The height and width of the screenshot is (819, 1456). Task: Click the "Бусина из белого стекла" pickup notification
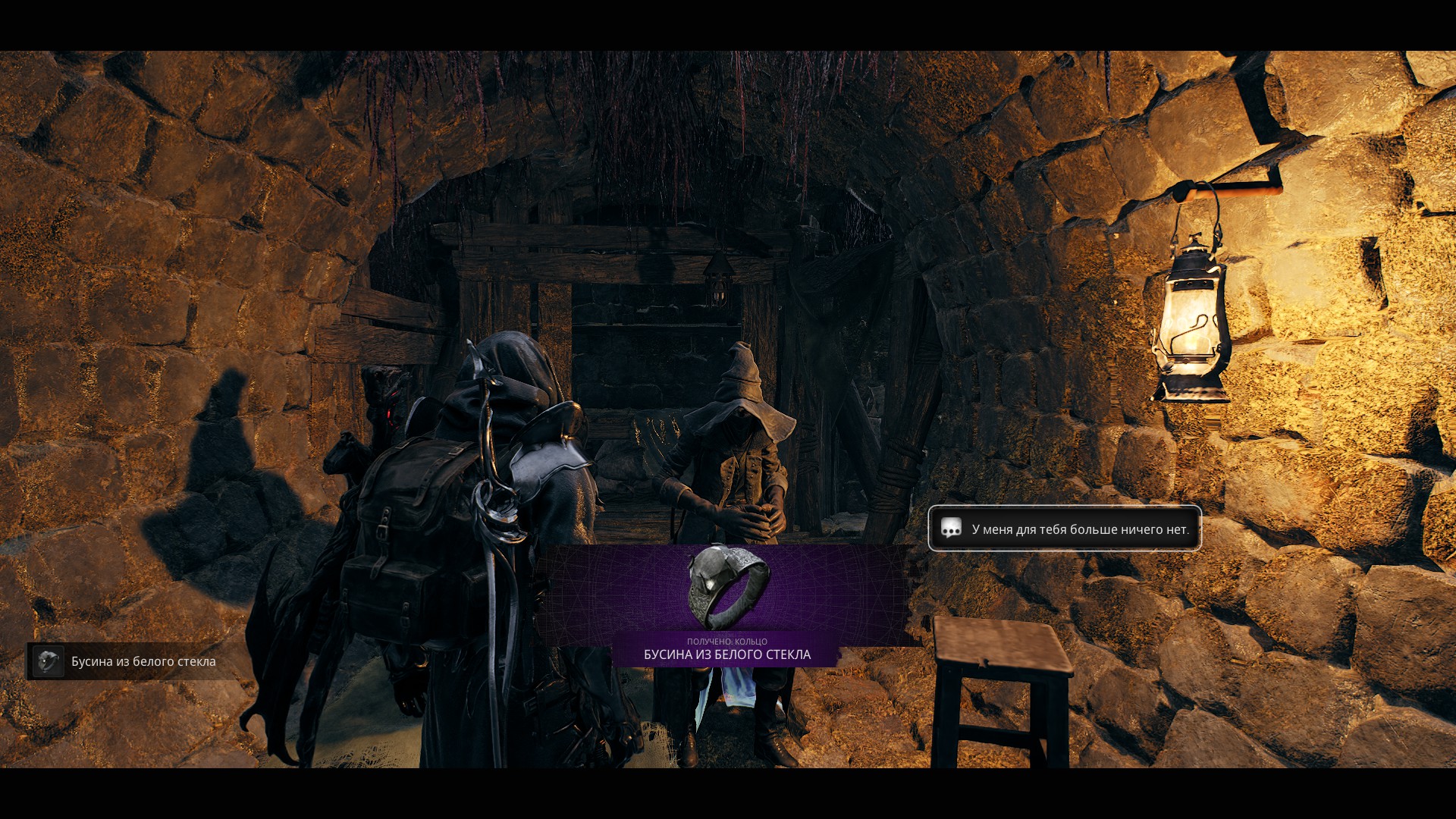coord(133,661)
